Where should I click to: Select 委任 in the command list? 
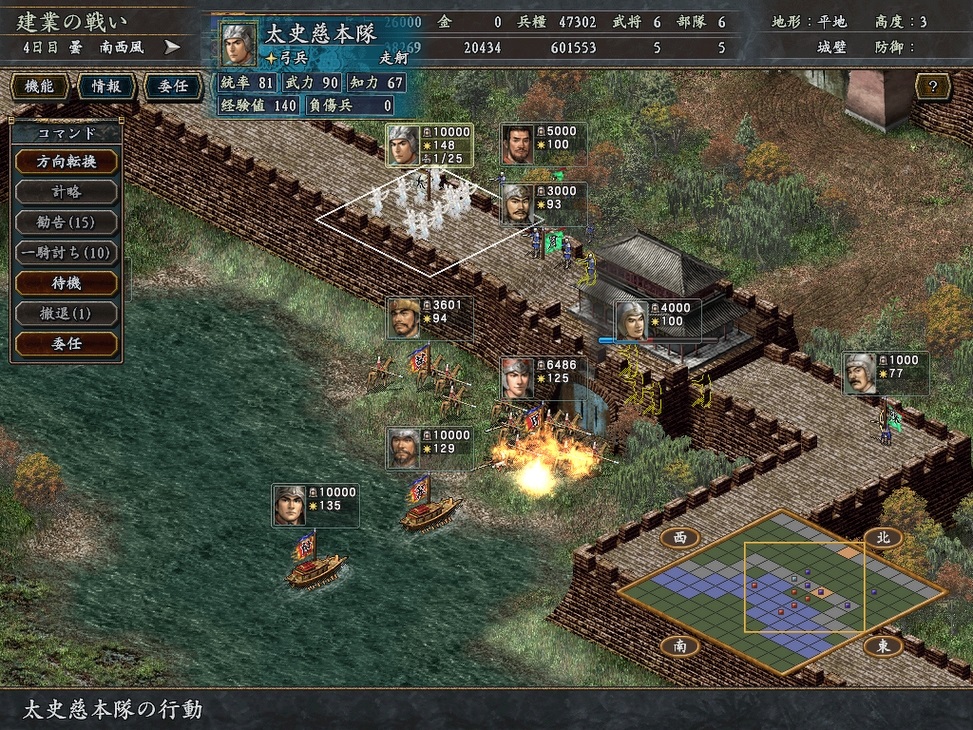click(66, 344)
